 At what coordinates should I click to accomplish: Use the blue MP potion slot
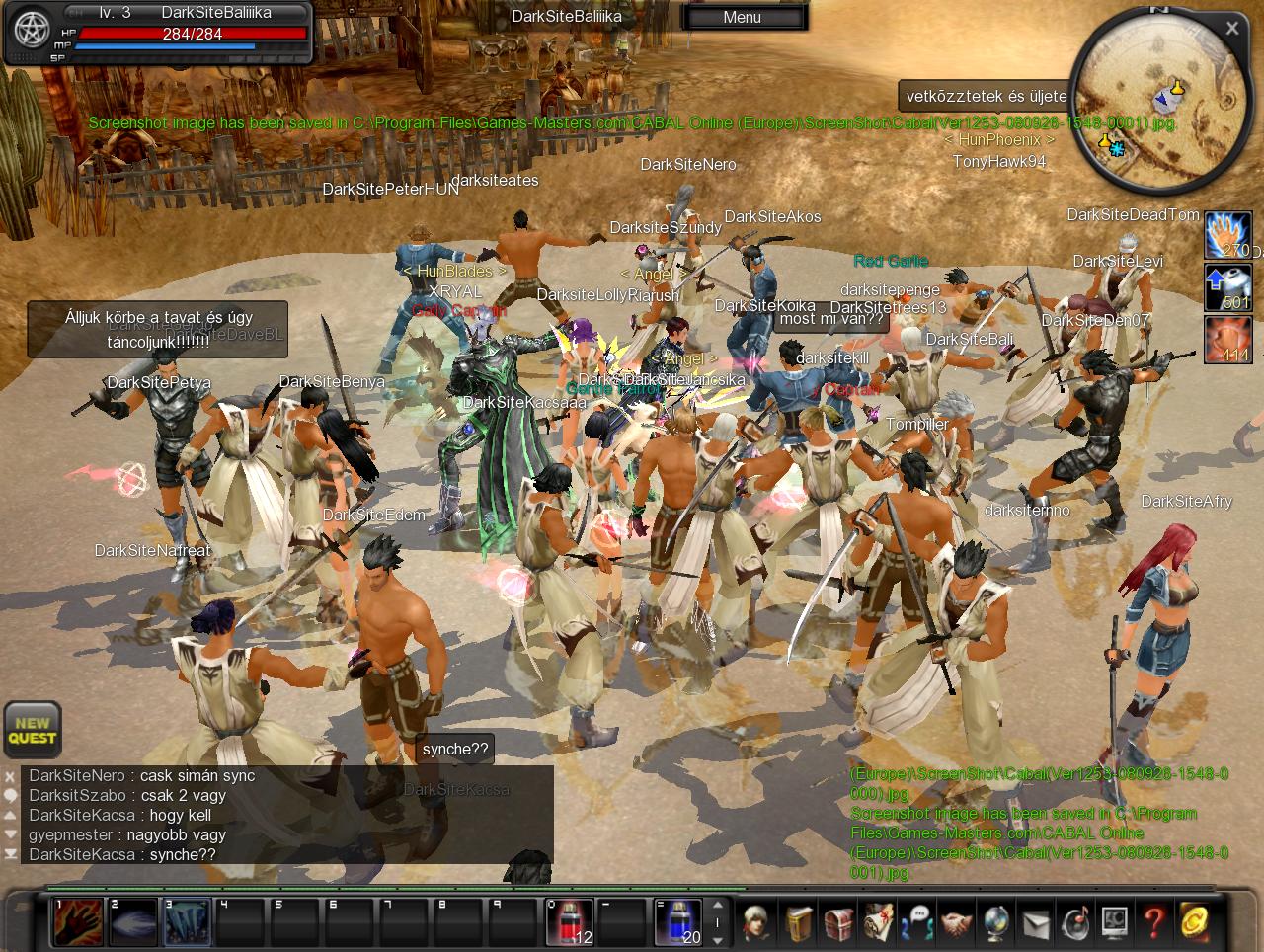(677, 922)
